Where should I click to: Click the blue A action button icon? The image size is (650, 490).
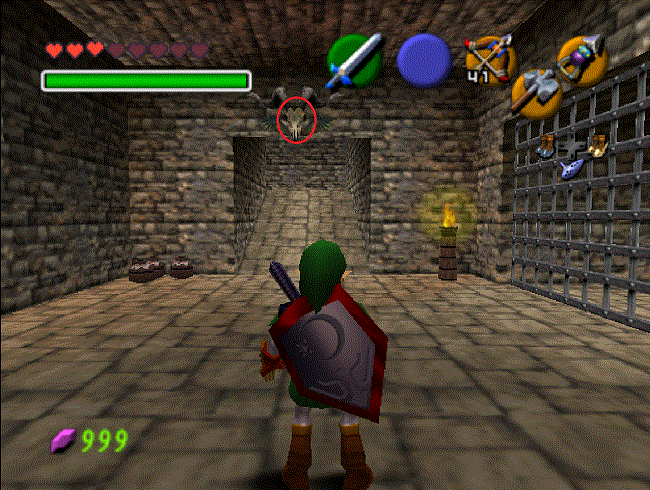pos(425,60)
